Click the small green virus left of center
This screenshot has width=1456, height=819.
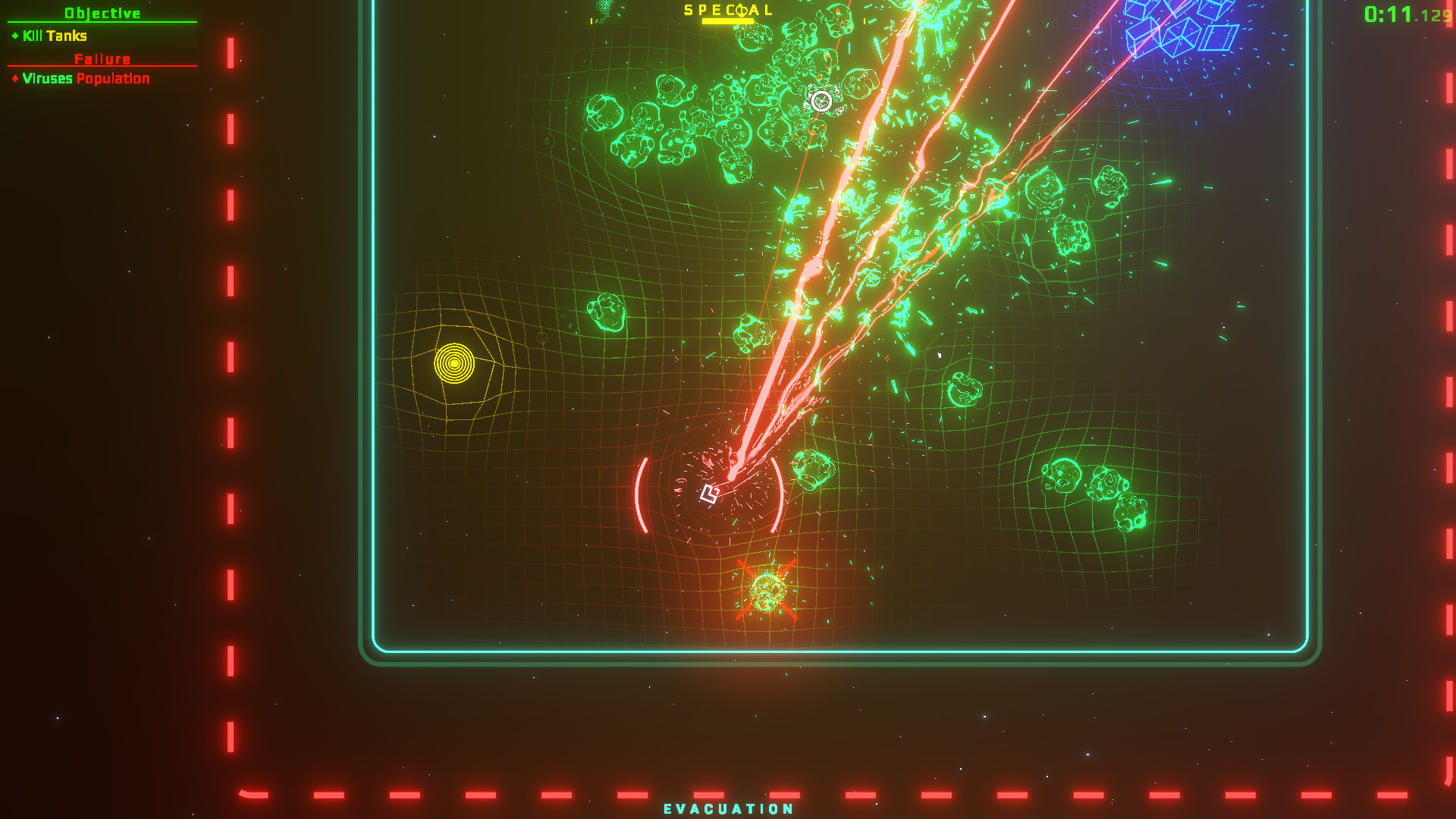[607, 311]
